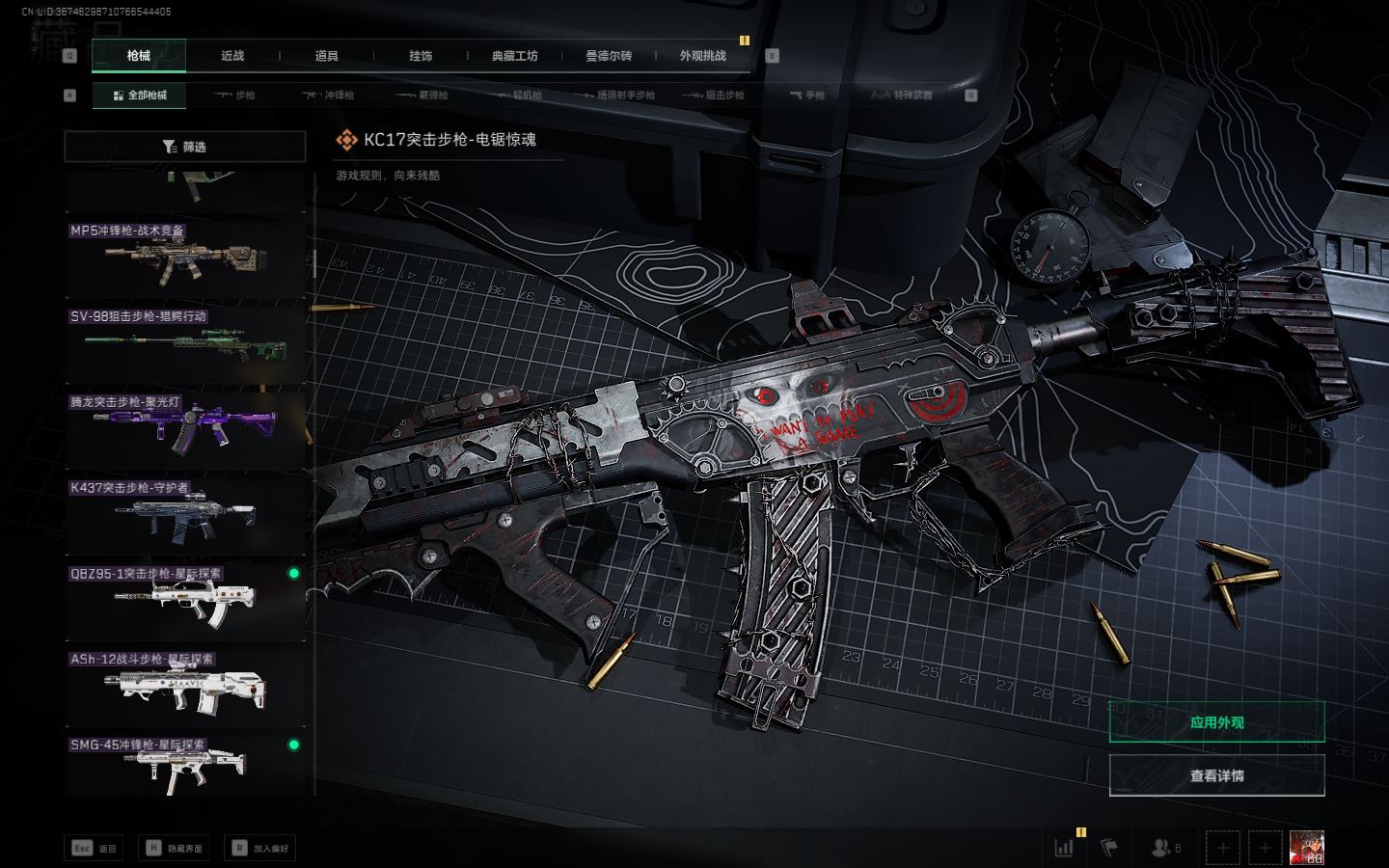This screenshot has width=1389, height=868.
Task: Select the 挂饰 charms tab
Action: (421, 56)
